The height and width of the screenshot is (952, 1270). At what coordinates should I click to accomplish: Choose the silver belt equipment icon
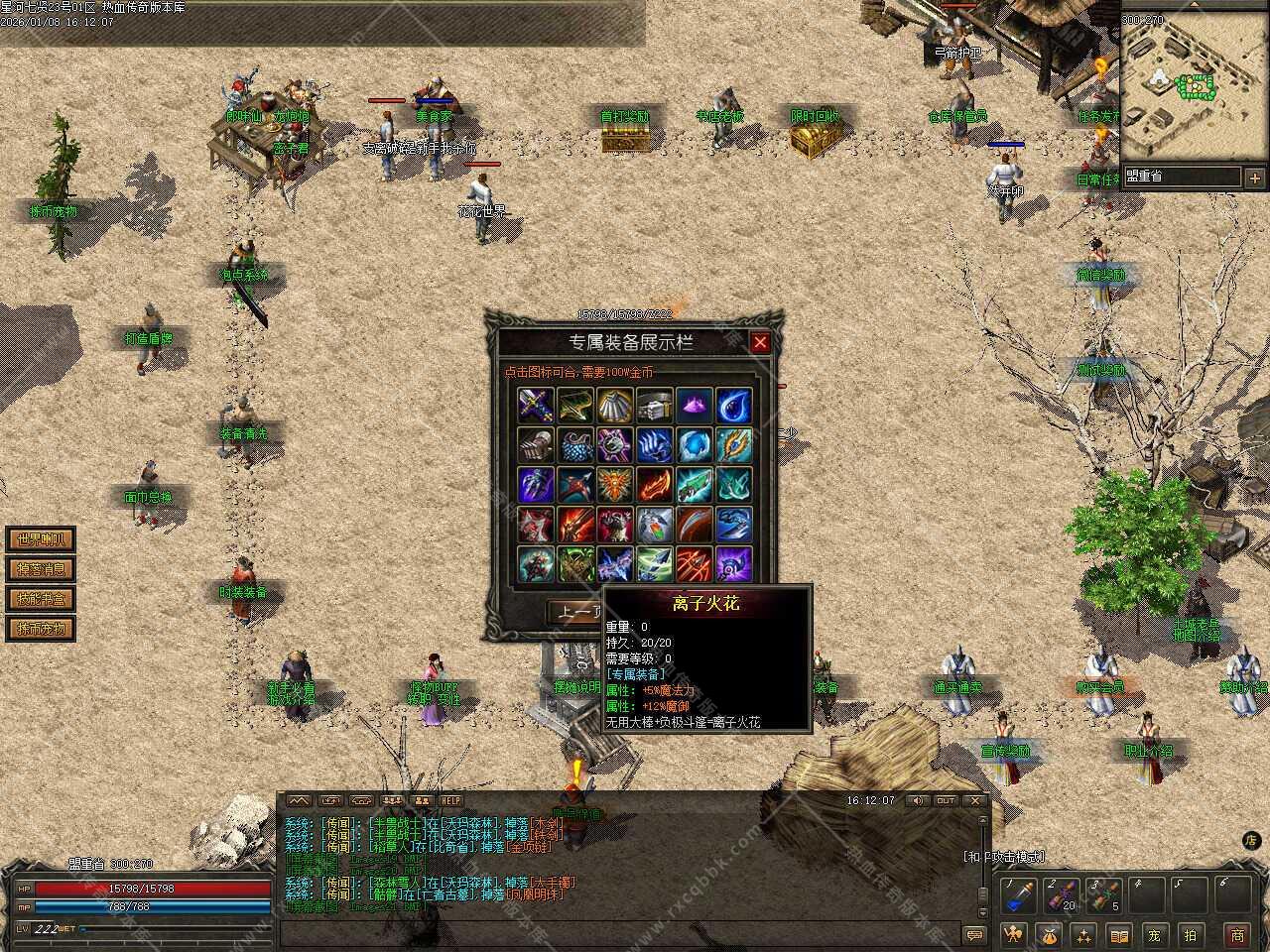tap(654, 405)
